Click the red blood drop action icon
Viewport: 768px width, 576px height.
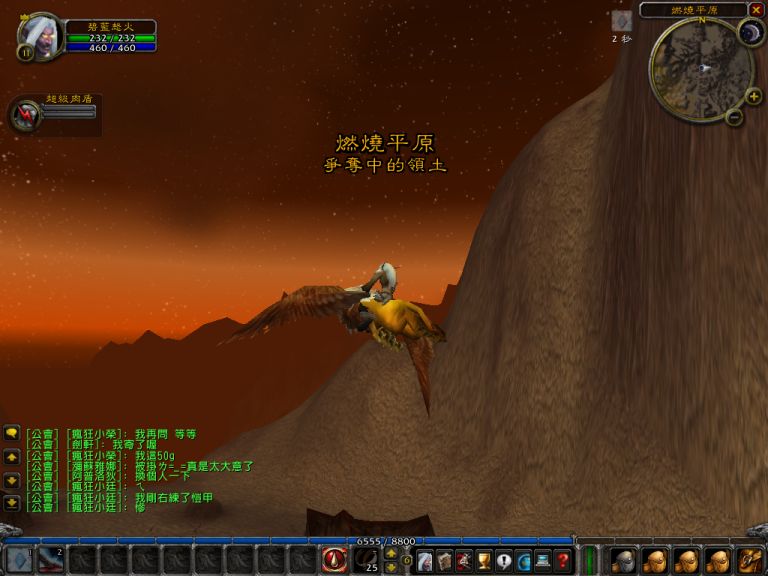coord(335,560)
